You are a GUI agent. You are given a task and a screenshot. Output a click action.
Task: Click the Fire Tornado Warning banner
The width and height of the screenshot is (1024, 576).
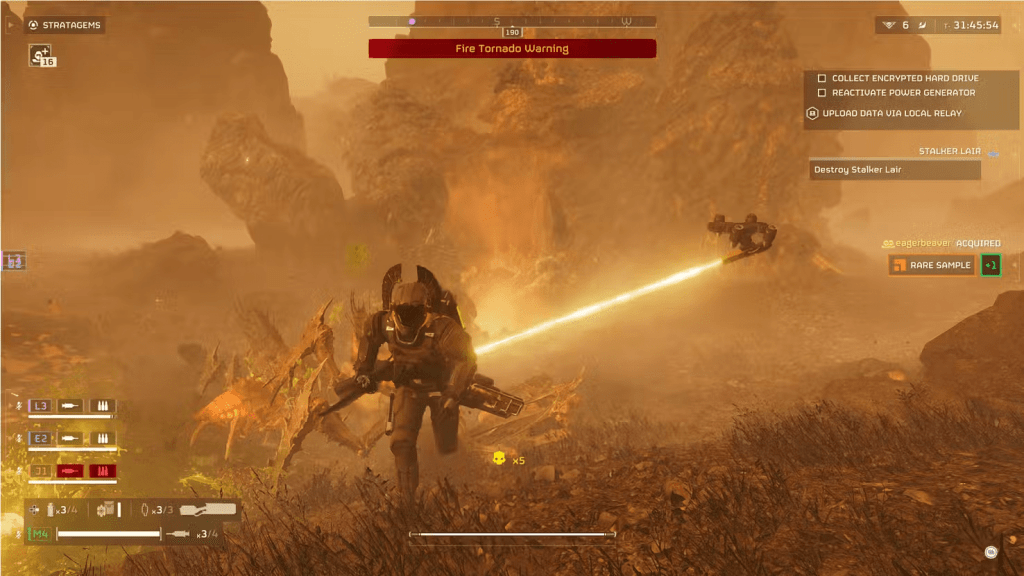(512, 48)
